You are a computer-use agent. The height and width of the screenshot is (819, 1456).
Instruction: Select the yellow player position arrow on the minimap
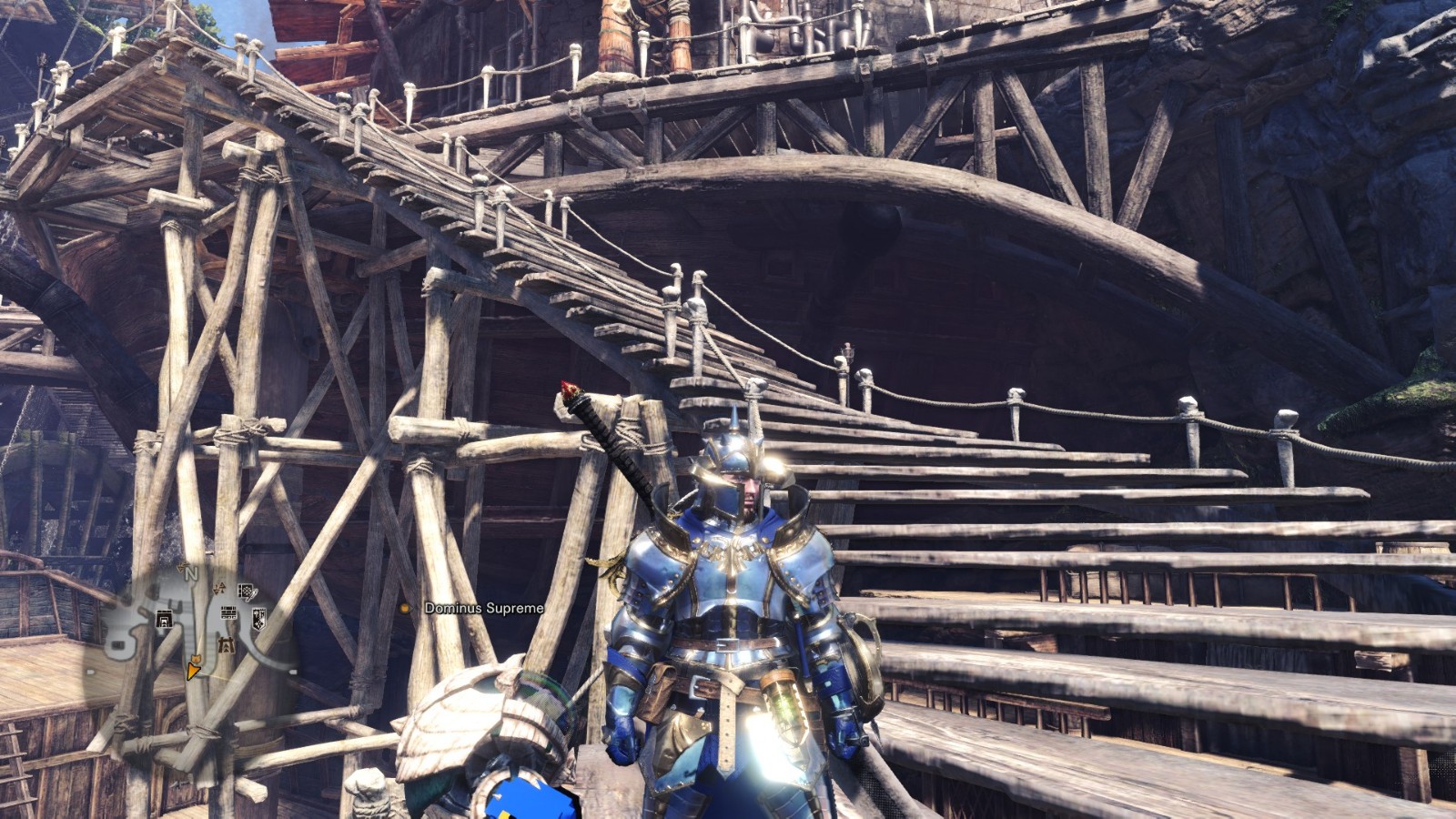pyautogui.click(x=193, y=672)
